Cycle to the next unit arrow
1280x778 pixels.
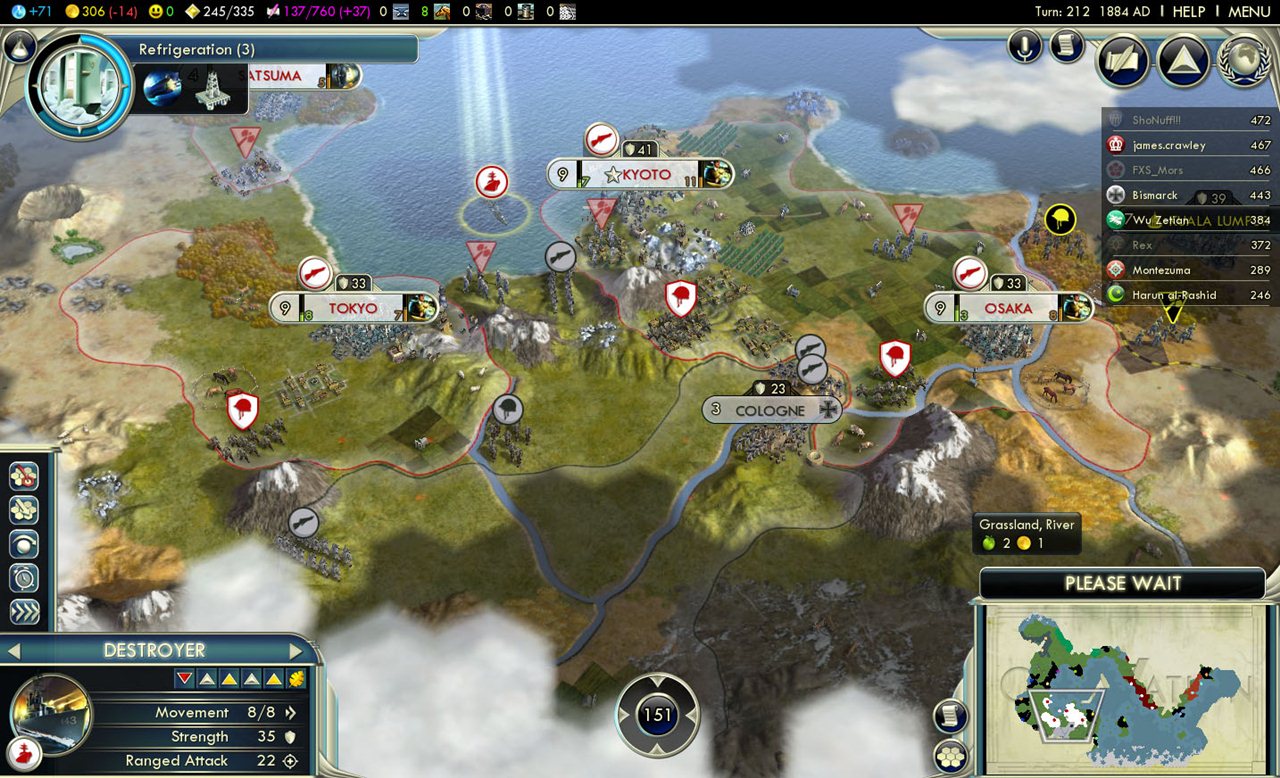pos(296,651)
